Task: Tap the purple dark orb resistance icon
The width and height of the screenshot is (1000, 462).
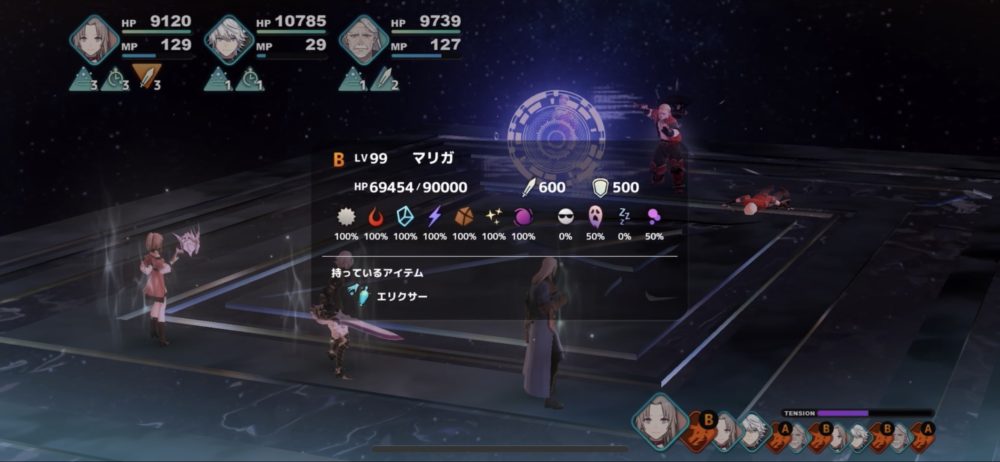Action: pyautogui.click(x=523, y=216)
